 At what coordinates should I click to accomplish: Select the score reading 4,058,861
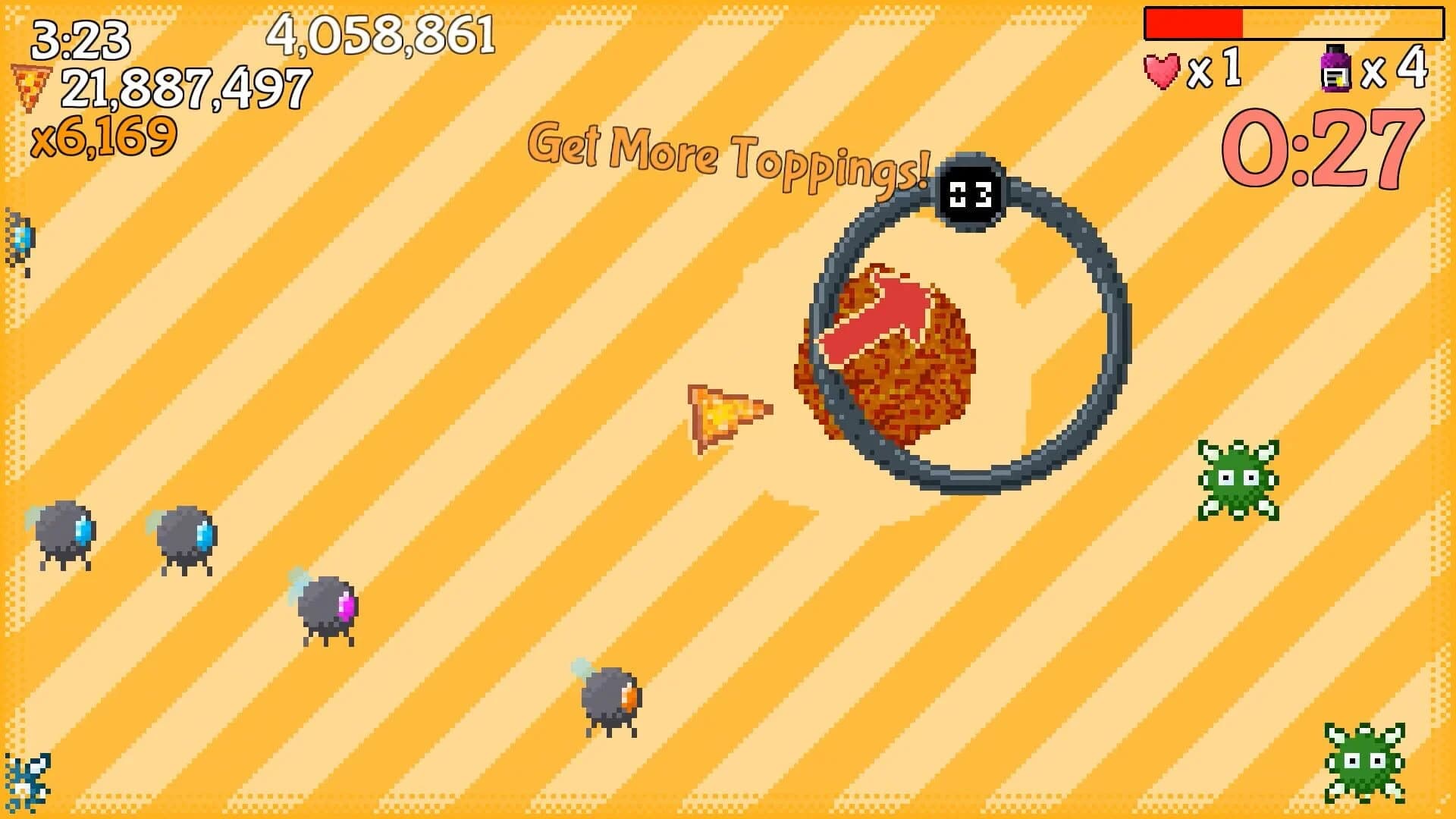tap(383, 36)
